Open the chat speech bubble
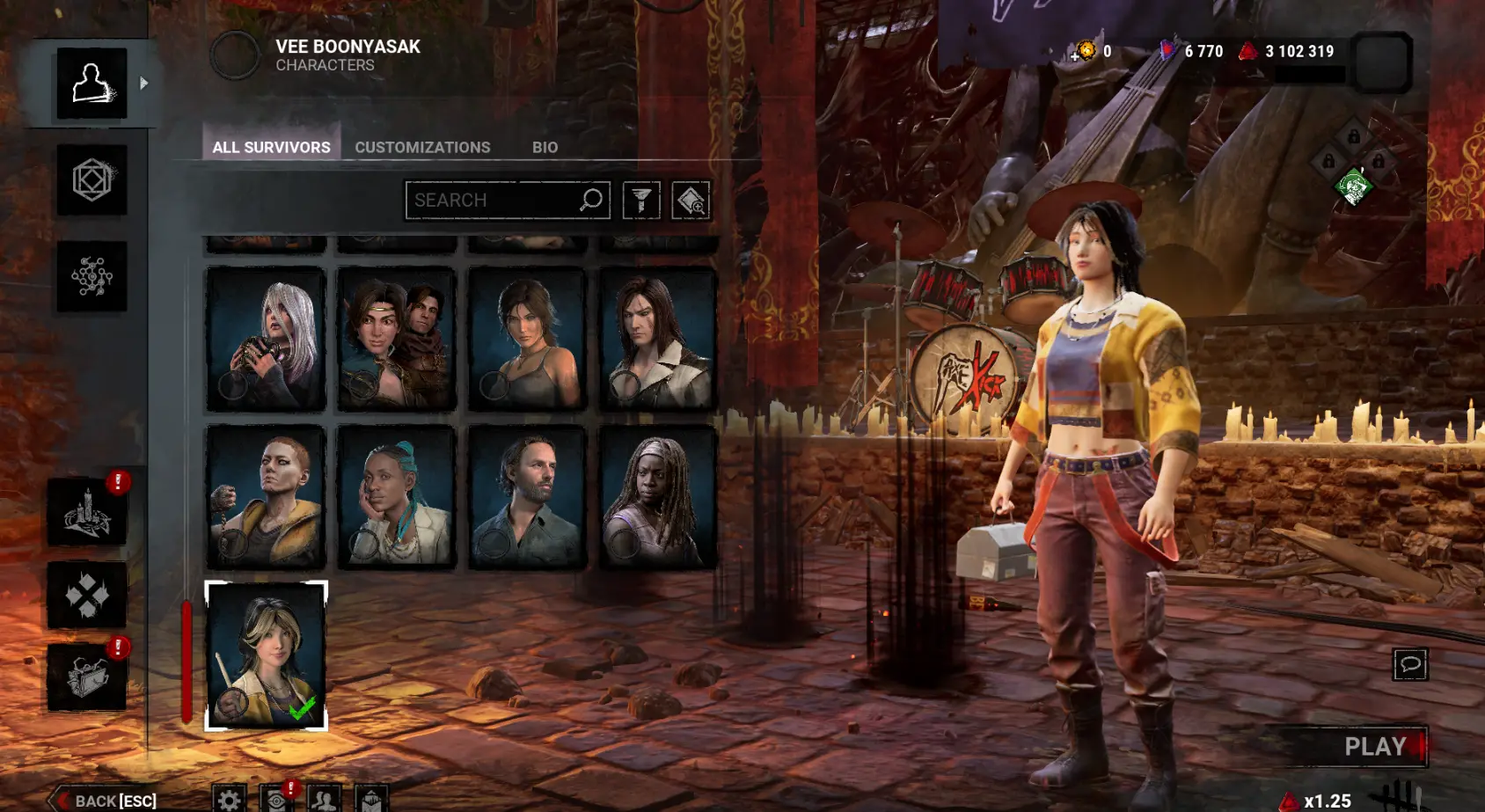Image resolution: width=1485 pixels, height=812 pixels. [x=1410, y=664]
